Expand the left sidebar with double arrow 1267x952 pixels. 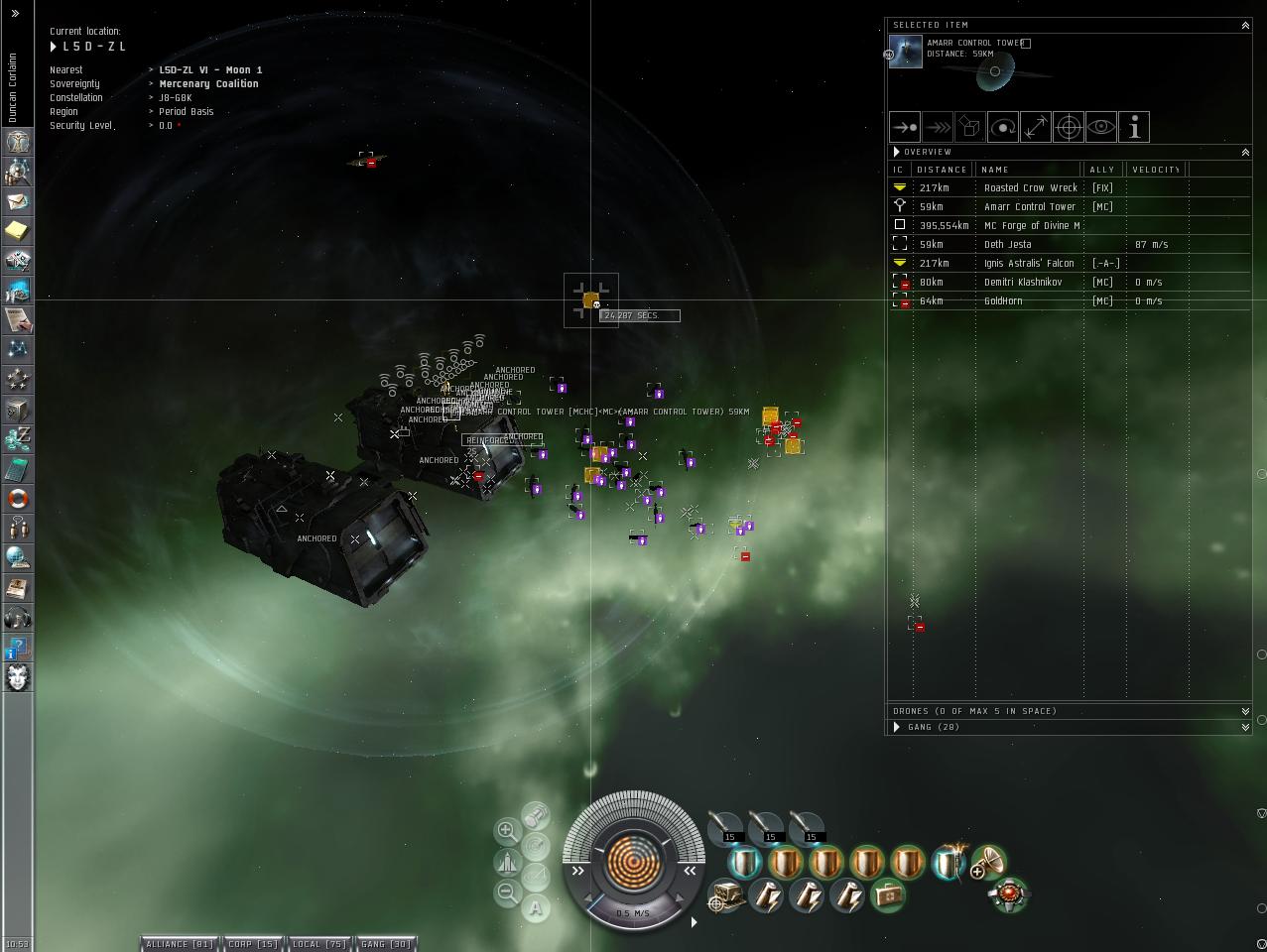click(x=15, y=14)
